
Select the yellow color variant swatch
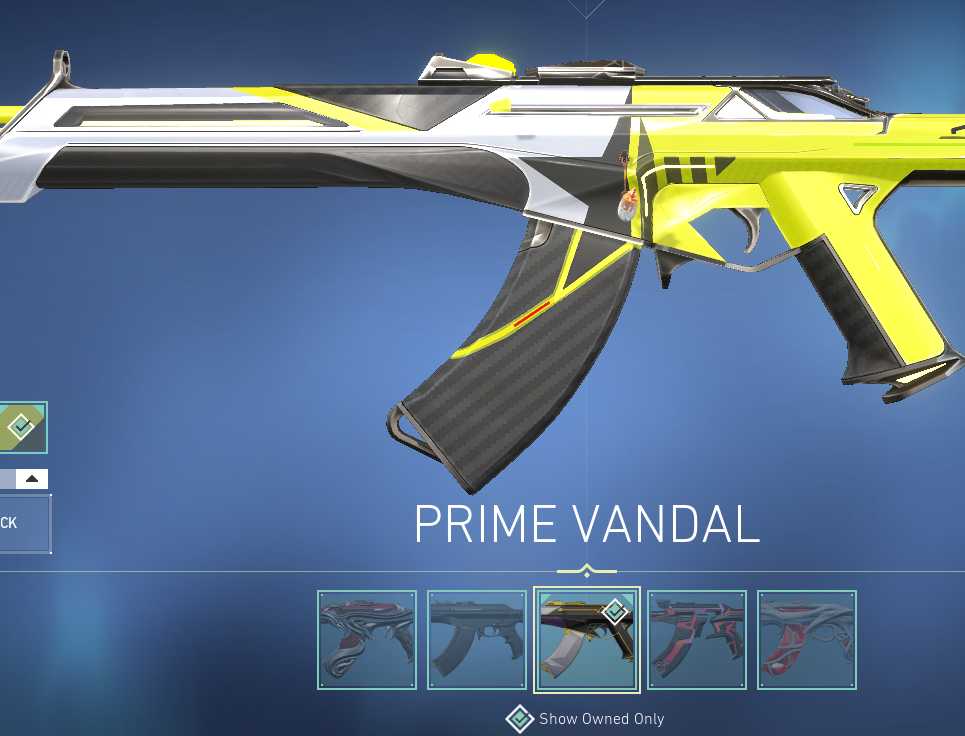(x=21, y=428)
